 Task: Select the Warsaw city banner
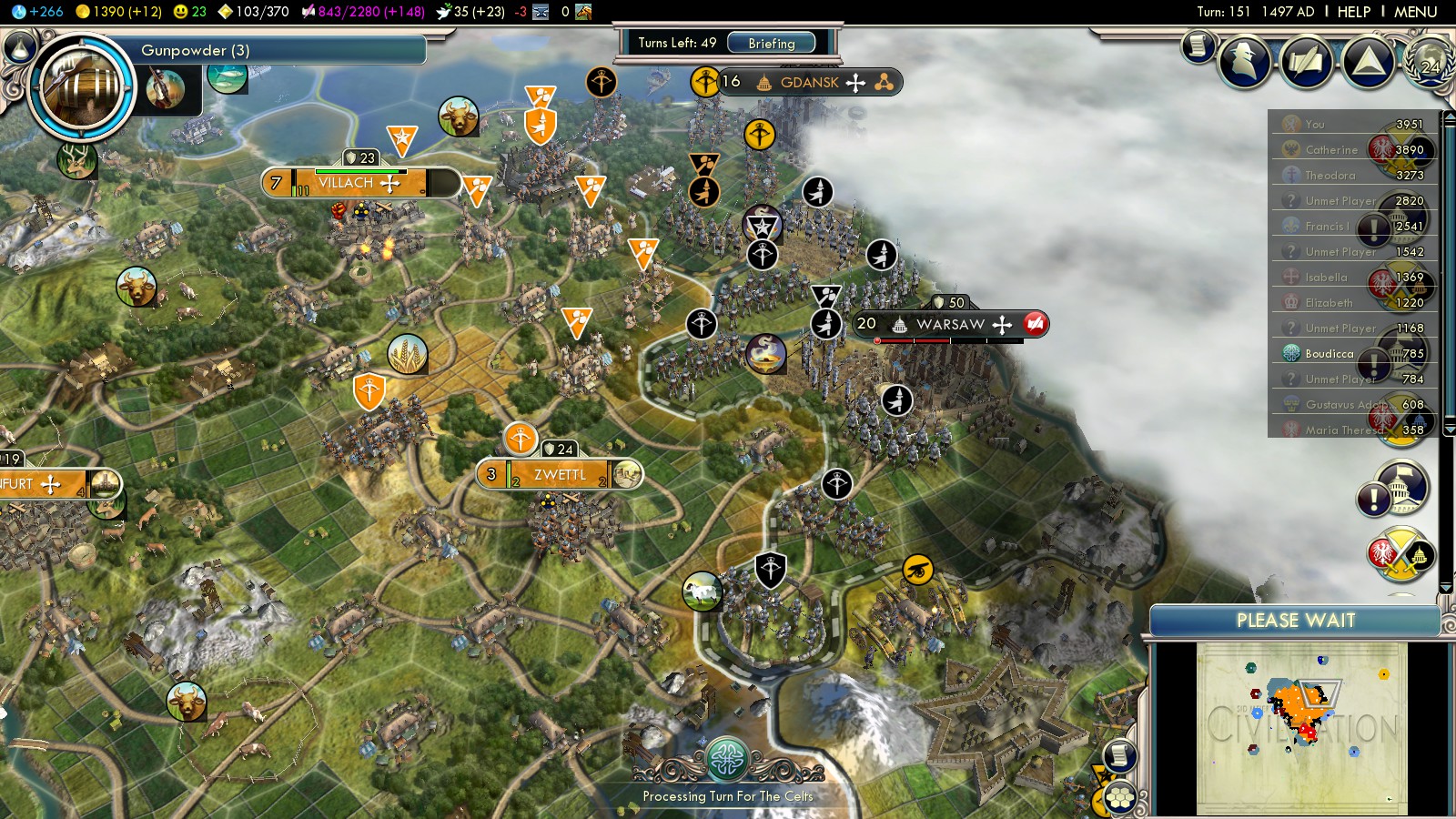(x=950, y=324)
